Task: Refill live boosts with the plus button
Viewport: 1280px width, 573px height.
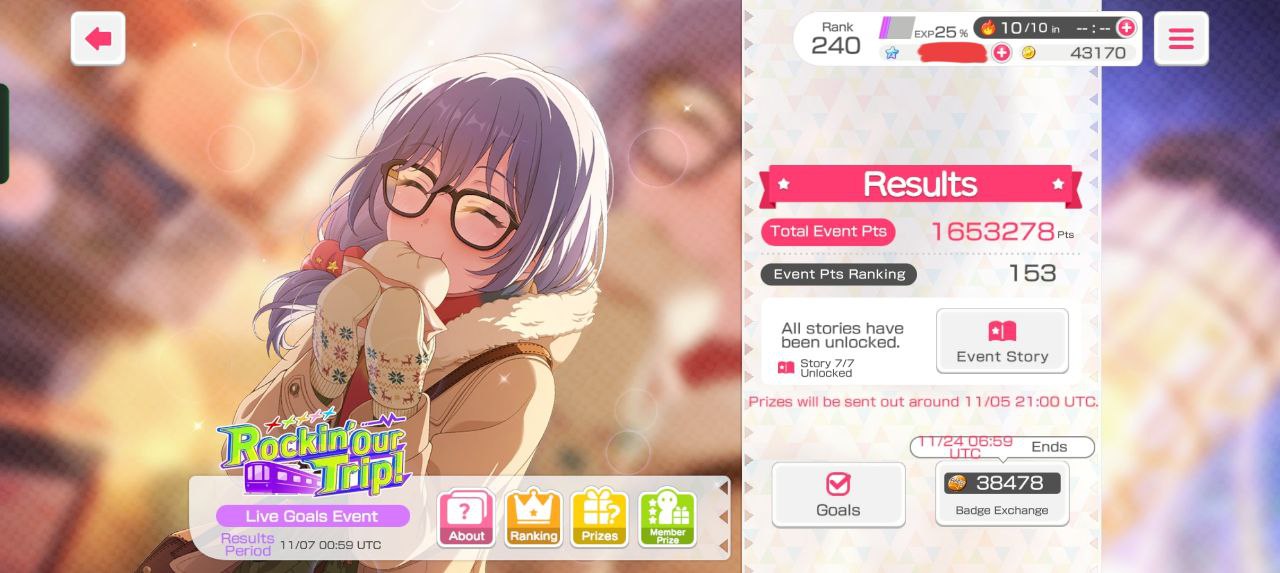Action: pos(1126,28)
